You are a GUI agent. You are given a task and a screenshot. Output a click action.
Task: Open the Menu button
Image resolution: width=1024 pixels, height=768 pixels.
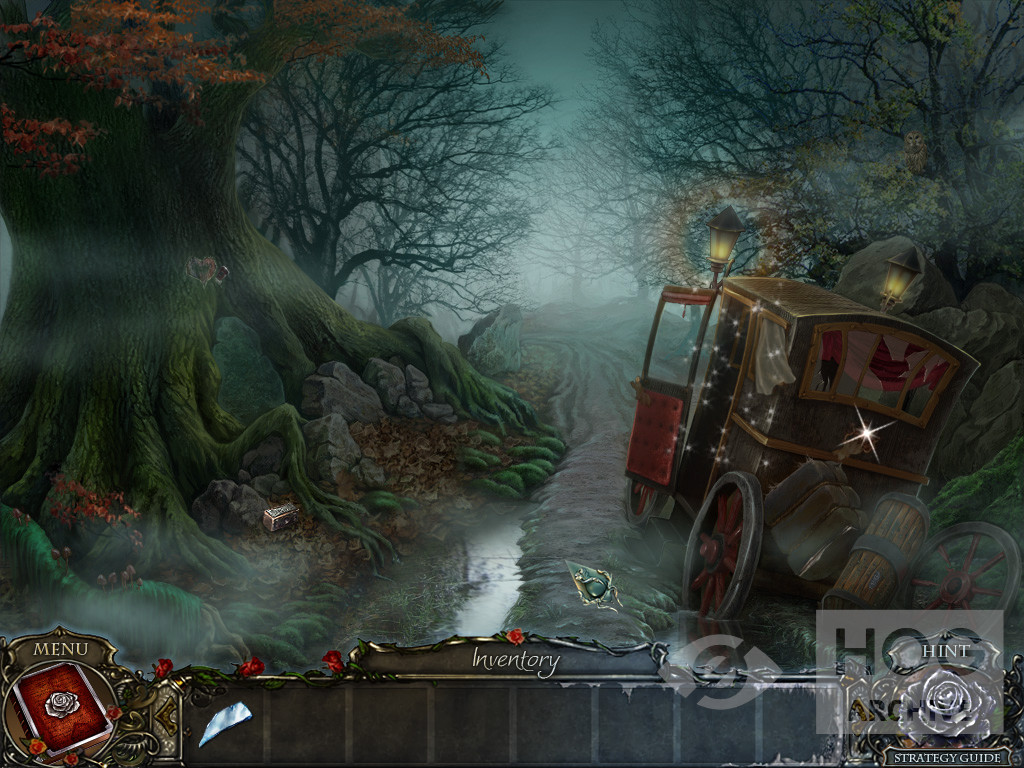coord(60,649)
